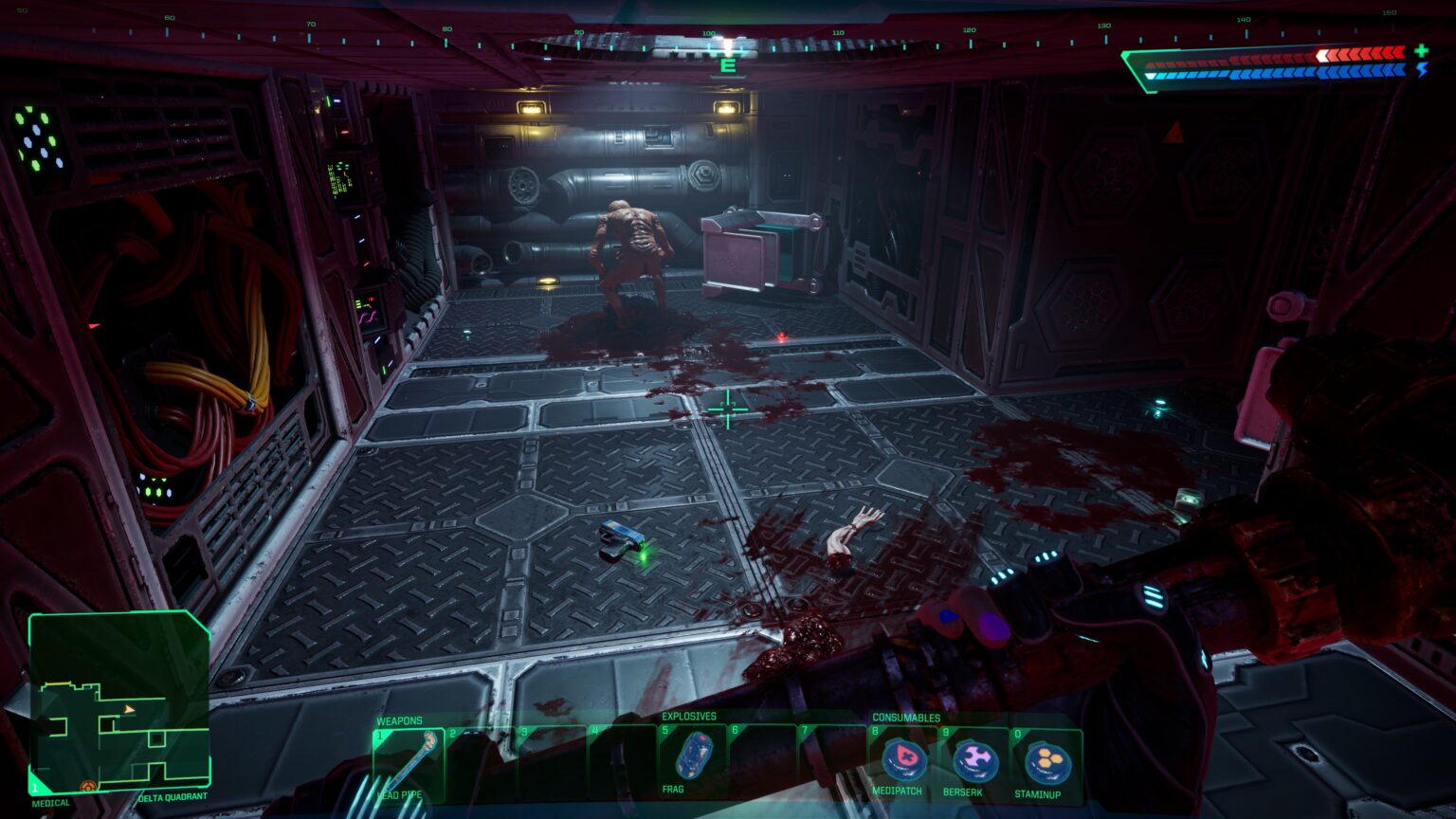This screenshot has width=1456, height=819.
Task: Use the Medipatch consumable
Action: pos(901,761)
